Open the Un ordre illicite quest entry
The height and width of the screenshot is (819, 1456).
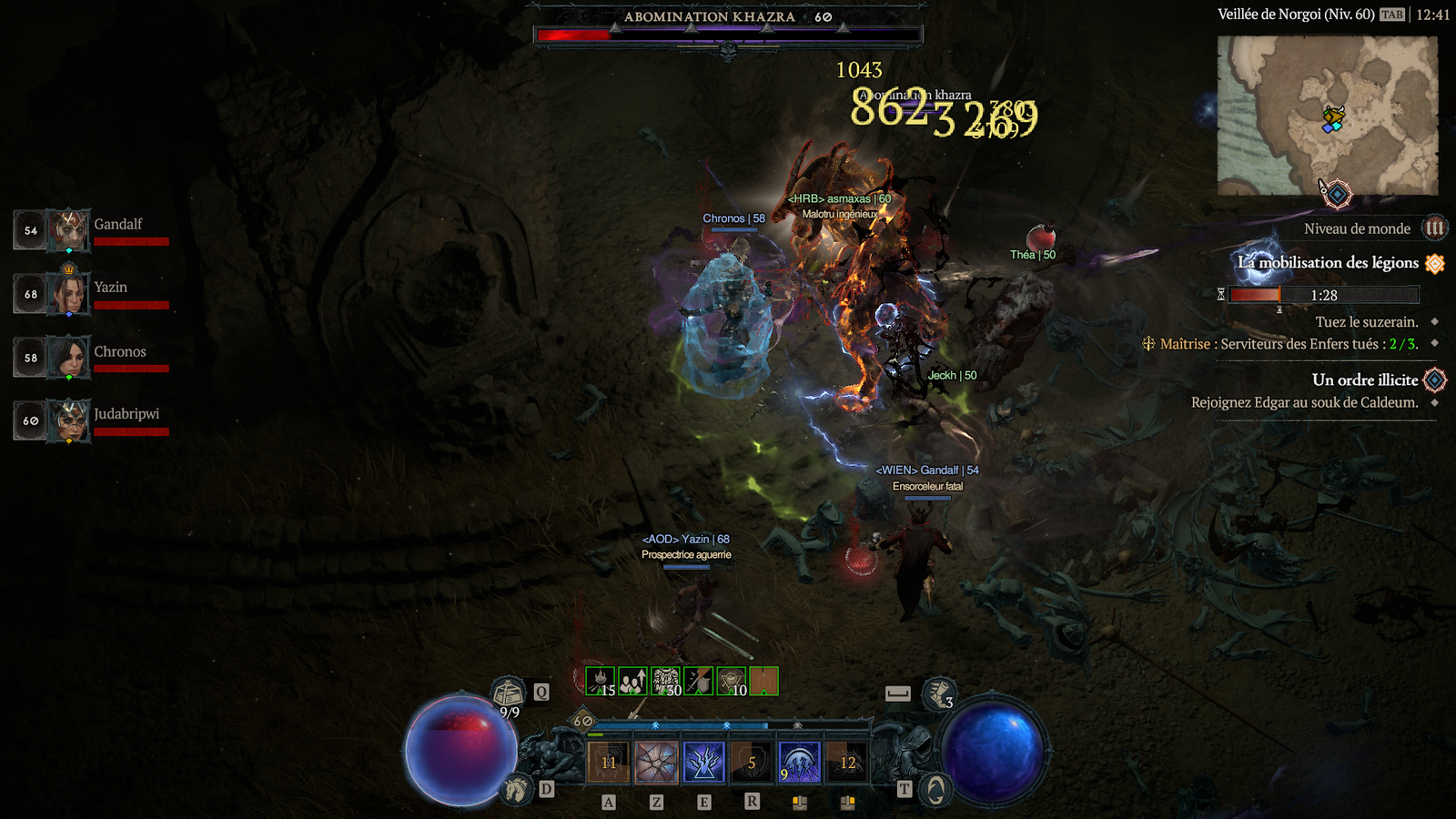point(1365,379)
